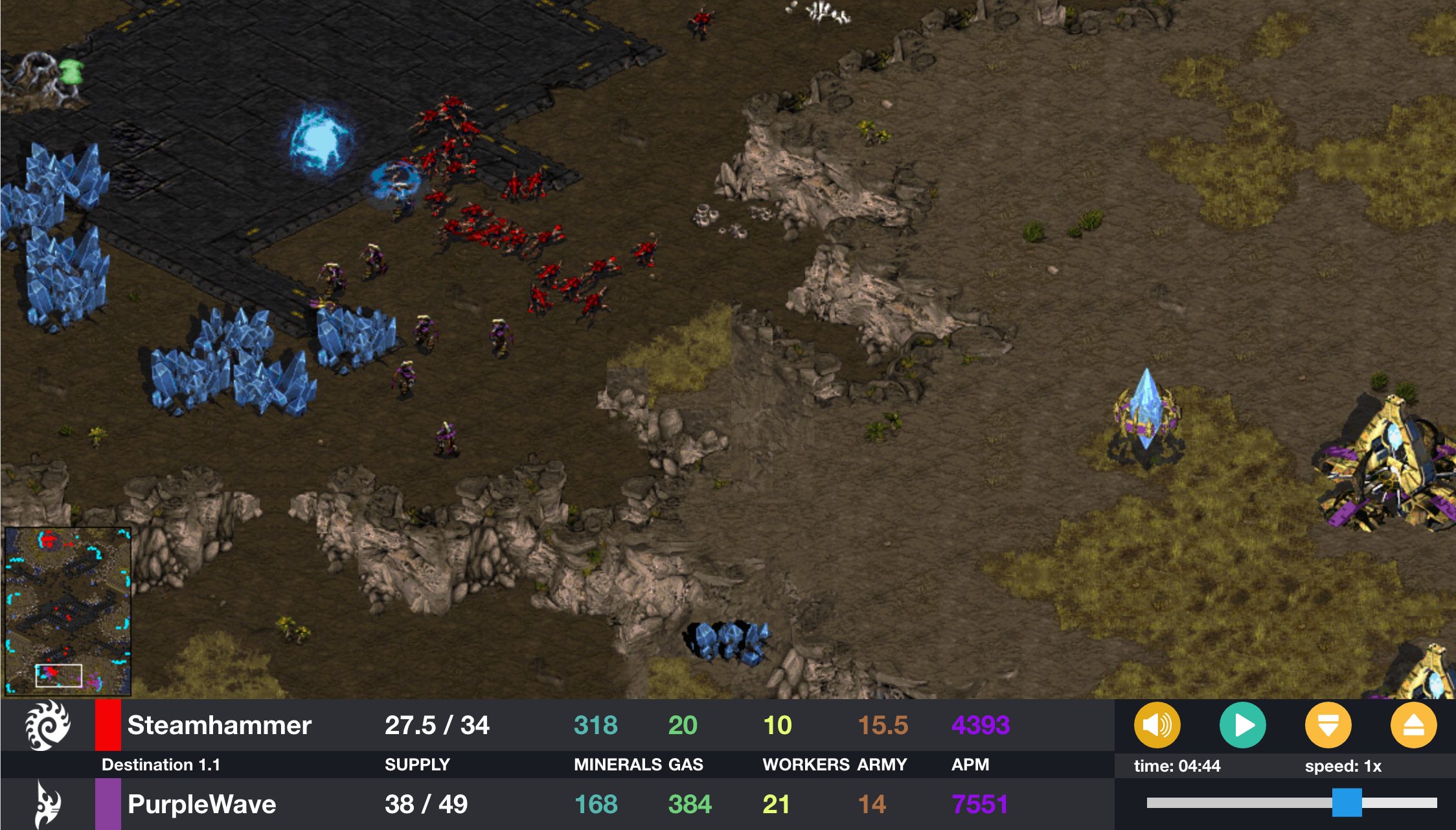1456x830 pixels.
Task: Click the minimap in the corner
Action: 68,611
